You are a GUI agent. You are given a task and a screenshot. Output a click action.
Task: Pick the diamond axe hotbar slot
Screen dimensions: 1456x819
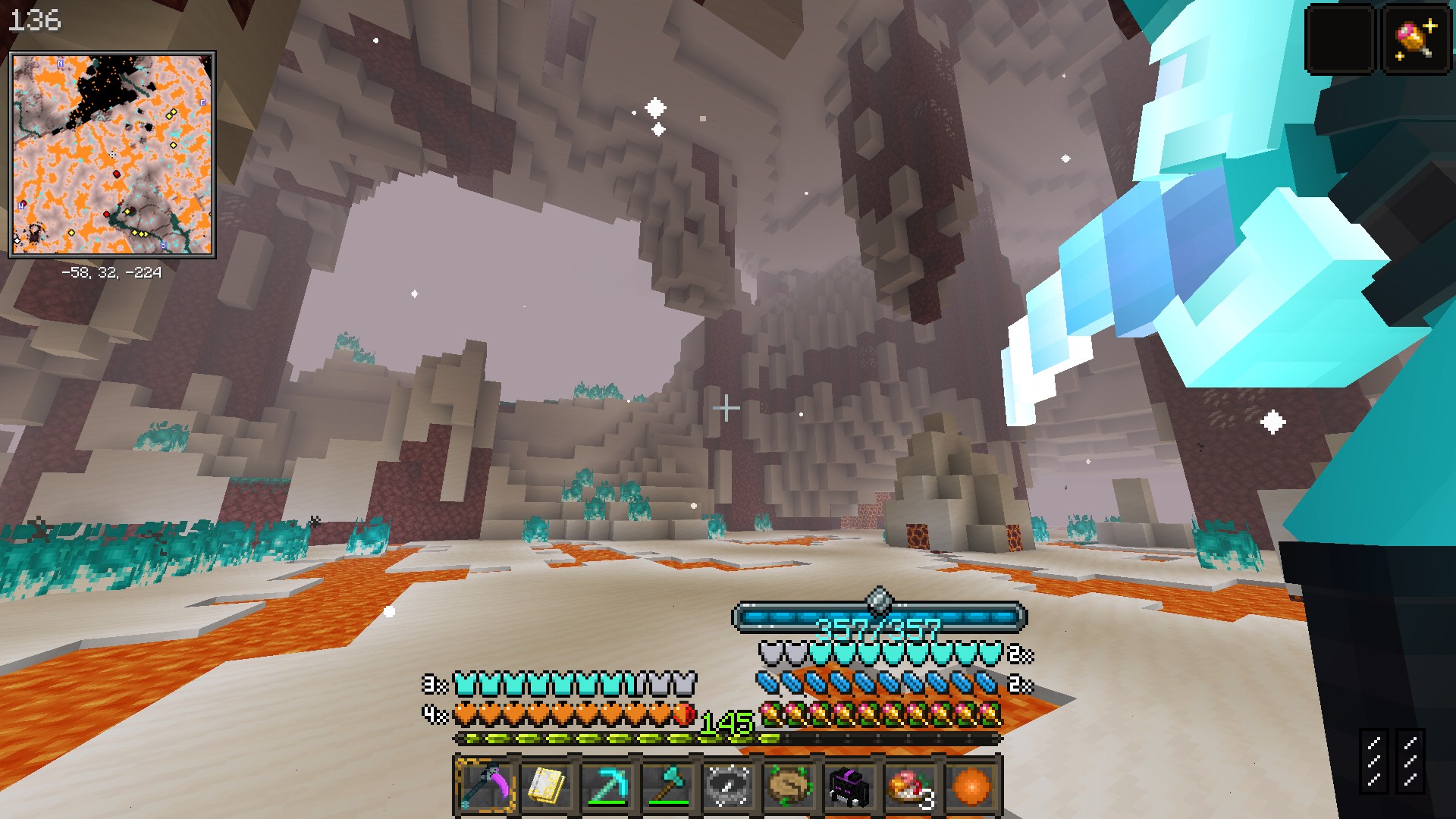pos(668,786)
